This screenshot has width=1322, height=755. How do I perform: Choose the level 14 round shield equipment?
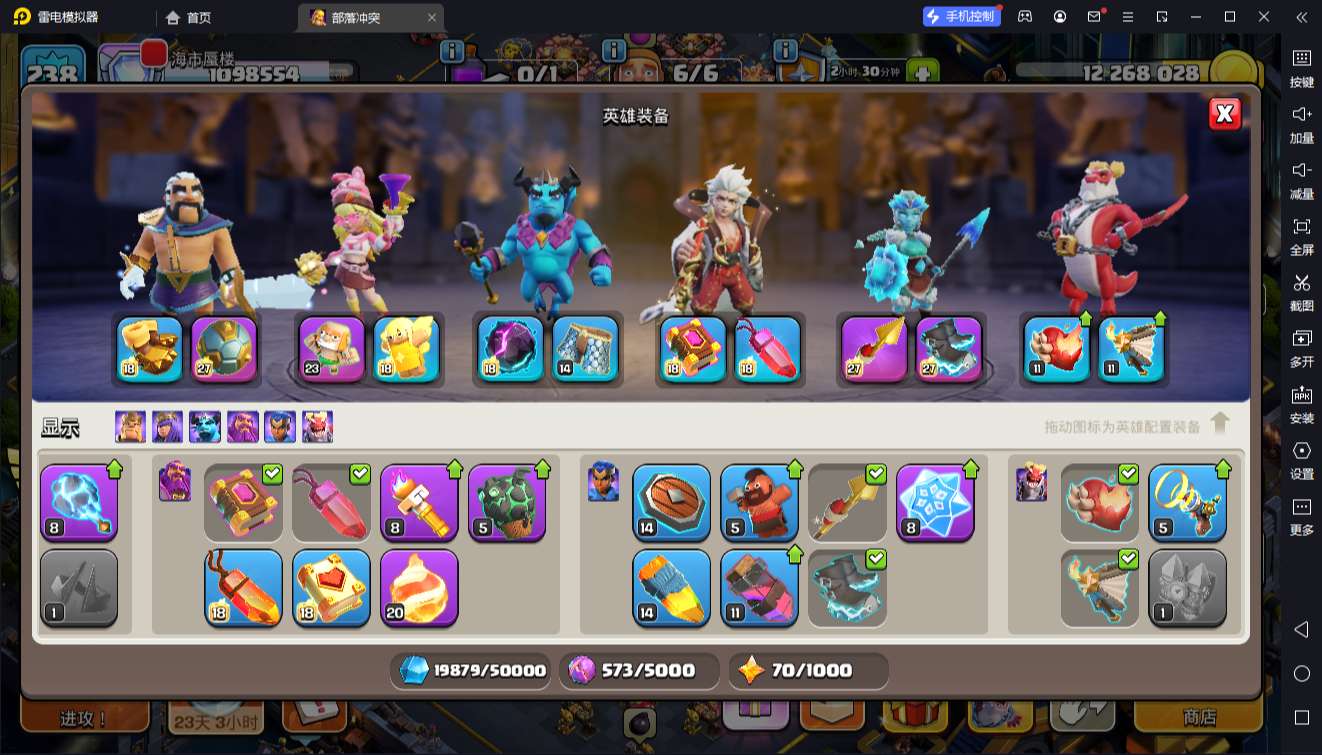point(671,502)
